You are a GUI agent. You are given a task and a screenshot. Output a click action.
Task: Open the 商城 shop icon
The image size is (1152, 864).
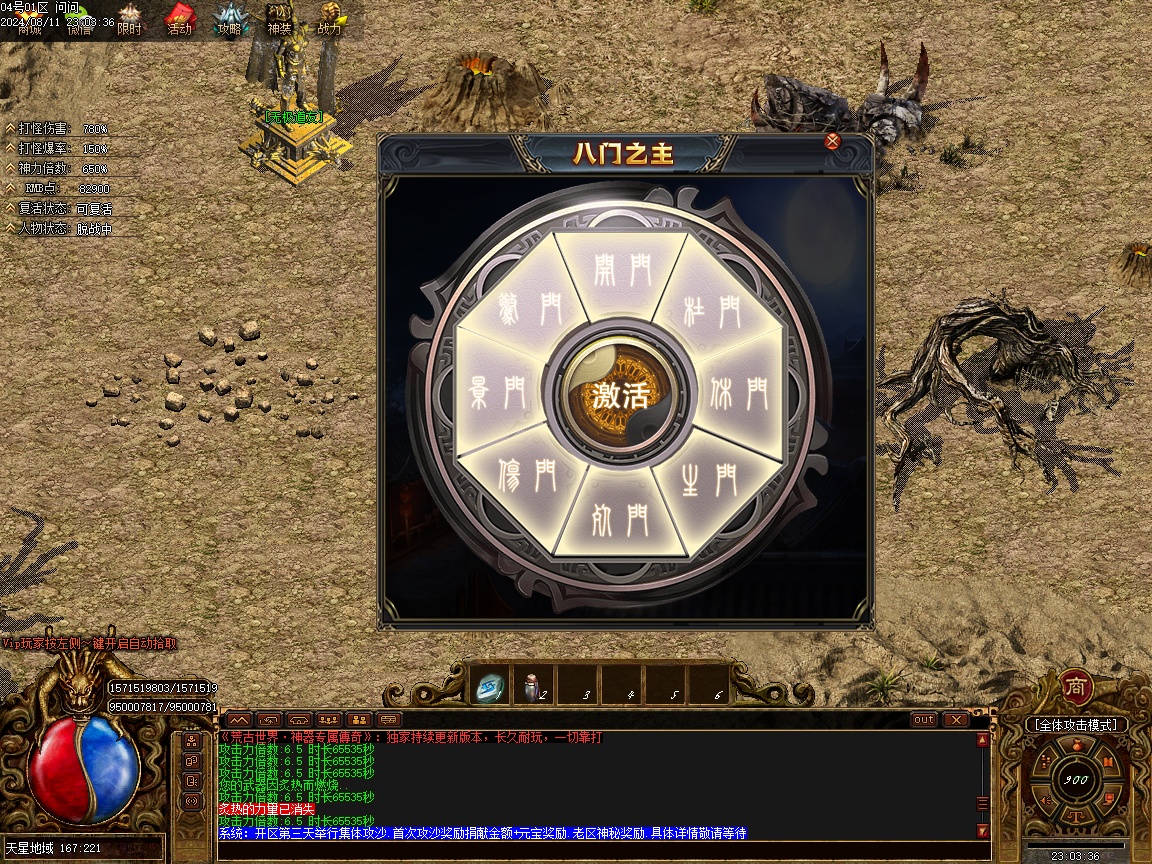tap(29, 20)
